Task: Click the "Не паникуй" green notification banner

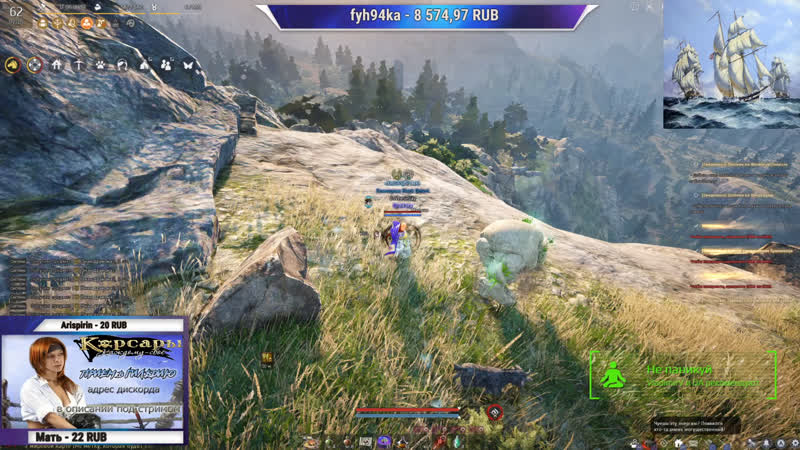Action: click(683, 375)
